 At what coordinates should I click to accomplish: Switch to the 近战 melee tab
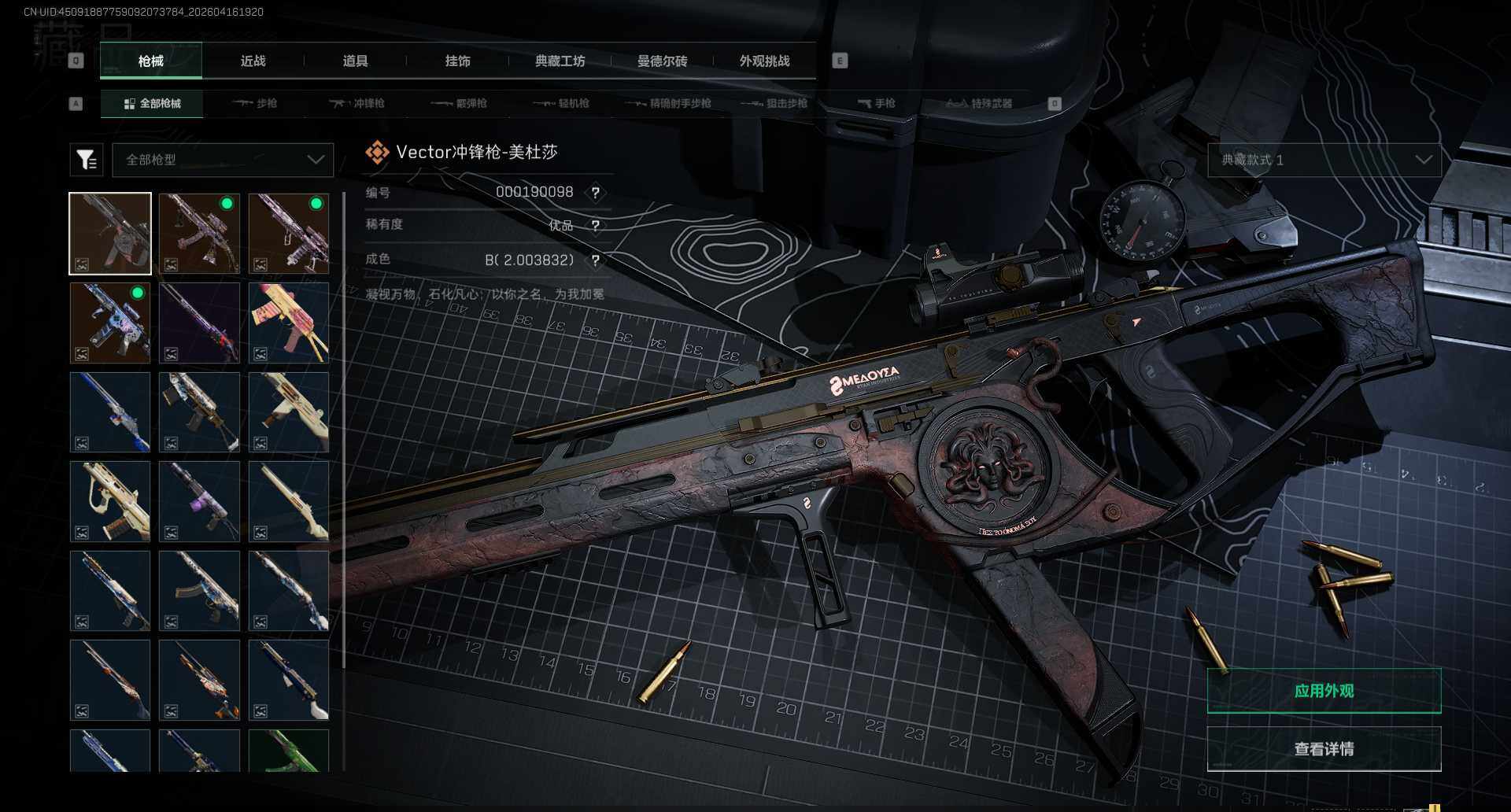tap(253, 61)
